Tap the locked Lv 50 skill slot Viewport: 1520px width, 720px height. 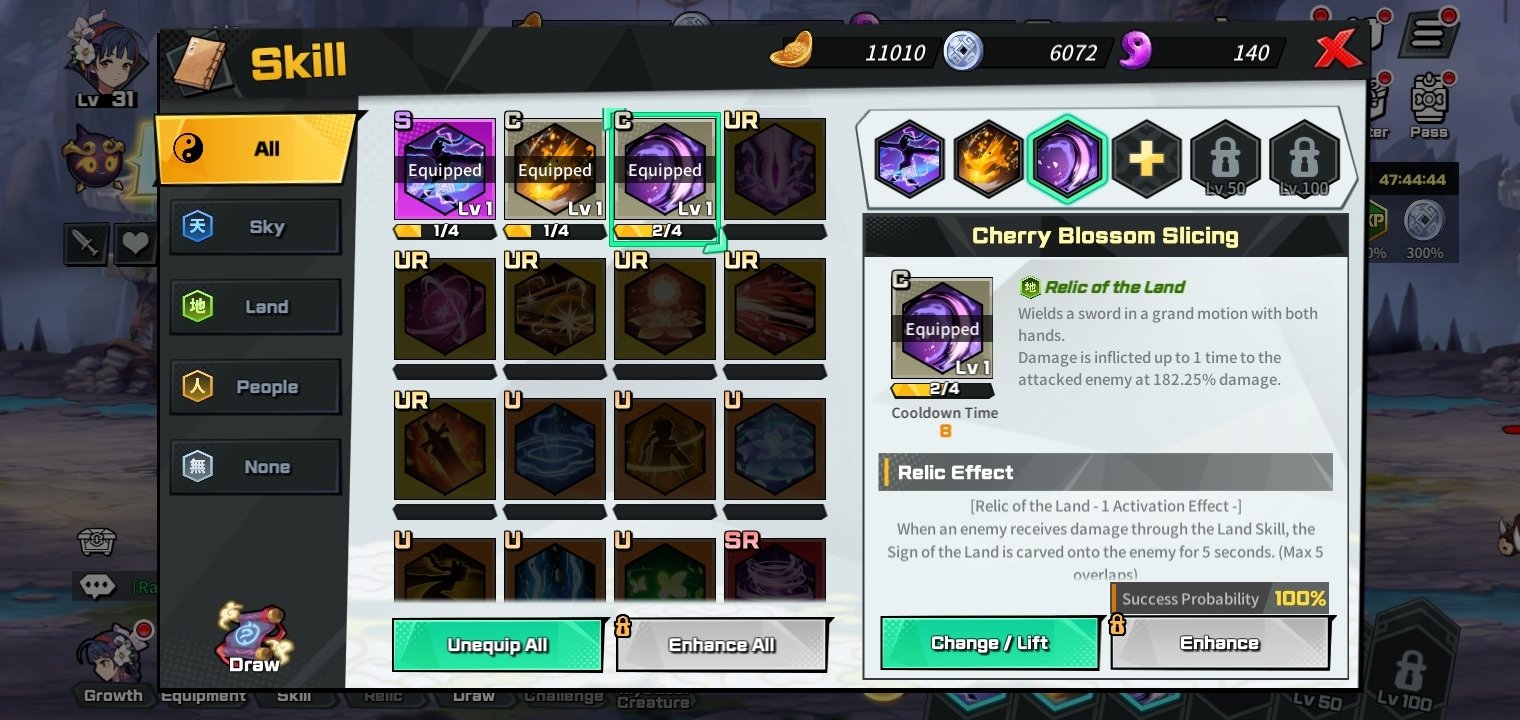(x=1225, y=158)
